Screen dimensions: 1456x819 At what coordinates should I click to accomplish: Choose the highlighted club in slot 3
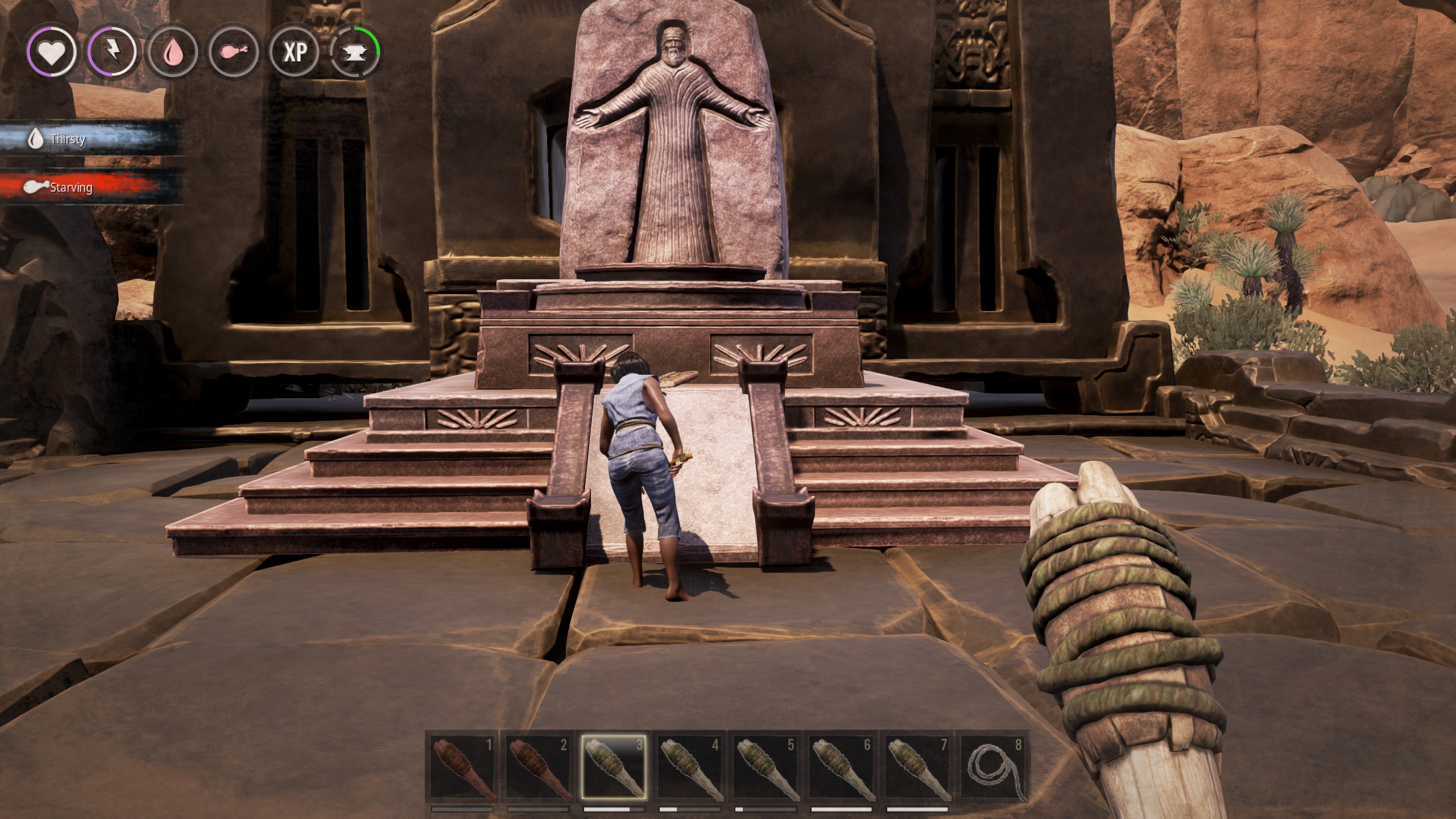click(x=614, y=768)
